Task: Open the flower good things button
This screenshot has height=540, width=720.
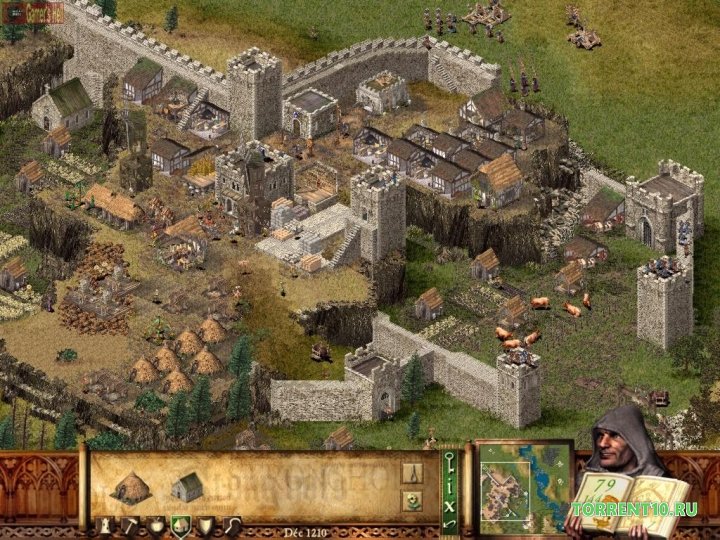Action: (412, 503)
